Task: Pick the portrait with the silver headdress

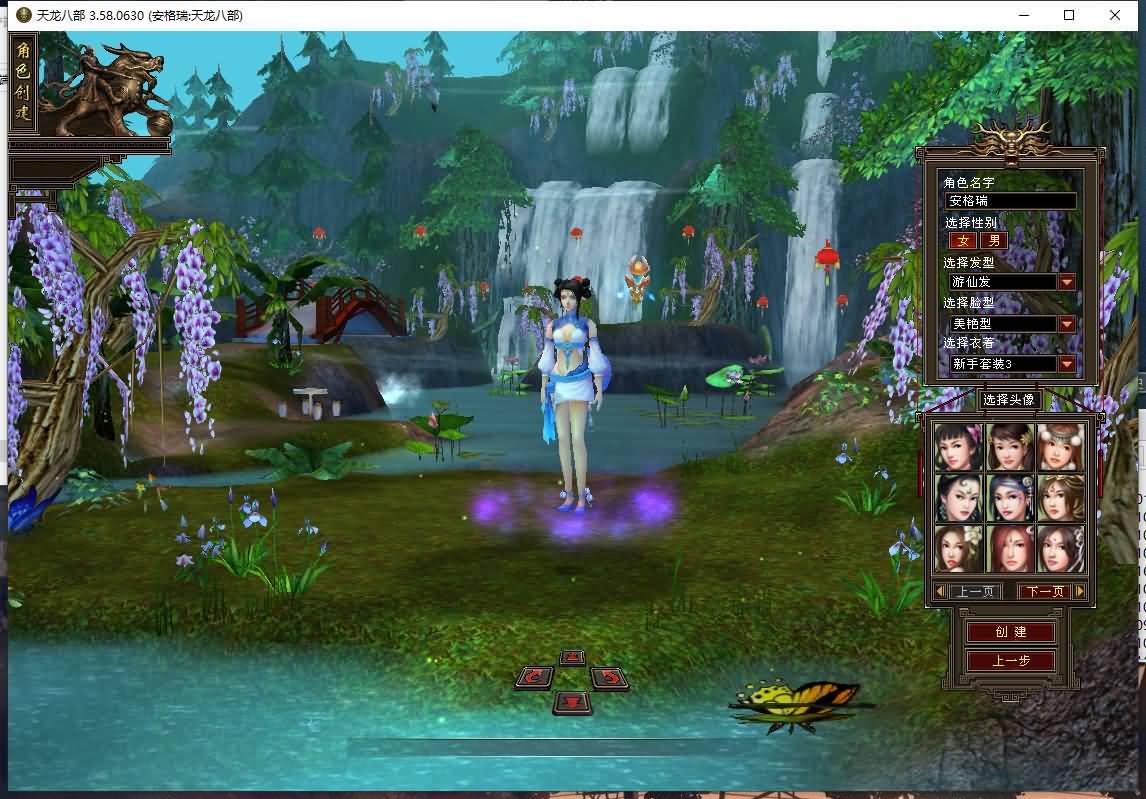Action: pyautogui.click(x=1060, y=447)
